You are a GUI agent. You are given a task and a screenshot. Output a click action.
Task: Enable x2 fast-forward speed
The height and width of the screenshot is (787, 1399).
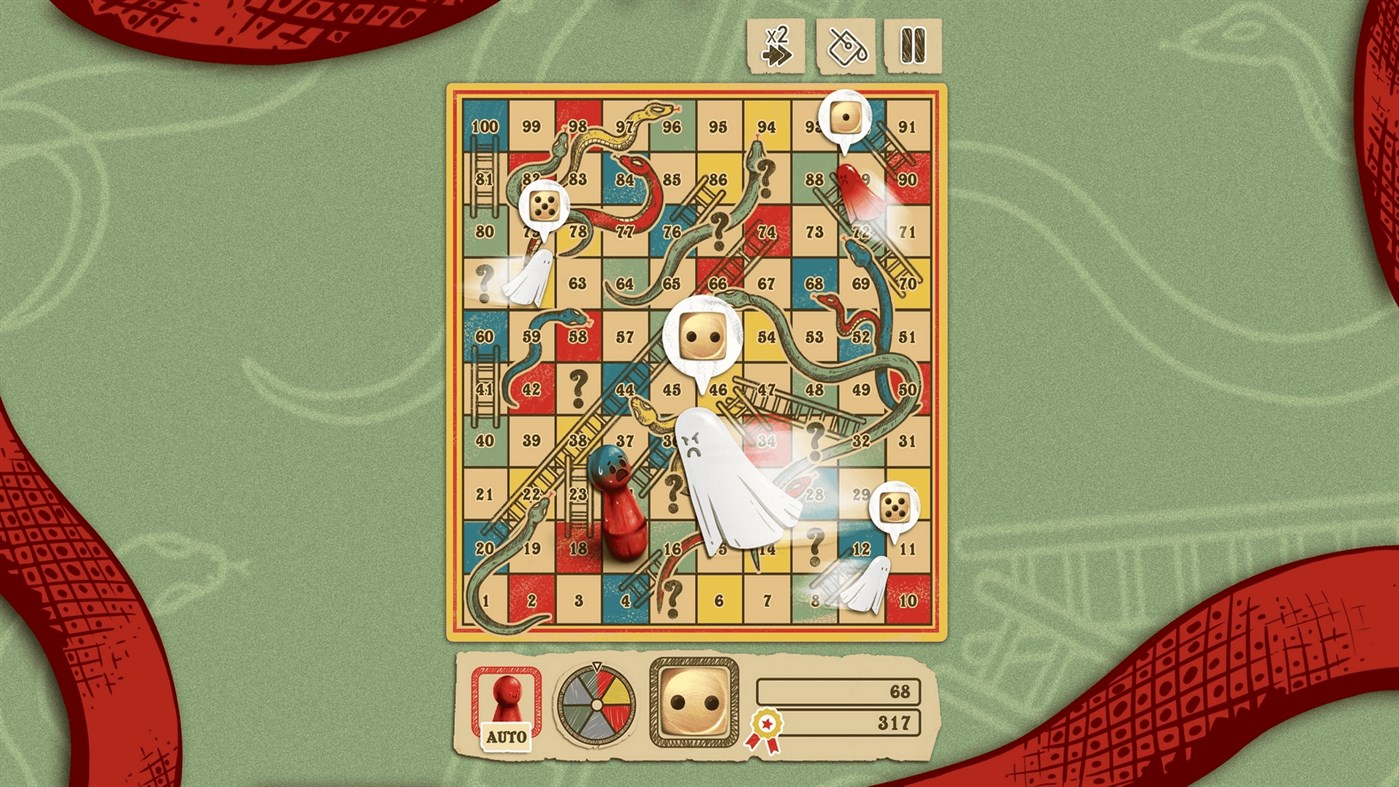coord(775,46)
